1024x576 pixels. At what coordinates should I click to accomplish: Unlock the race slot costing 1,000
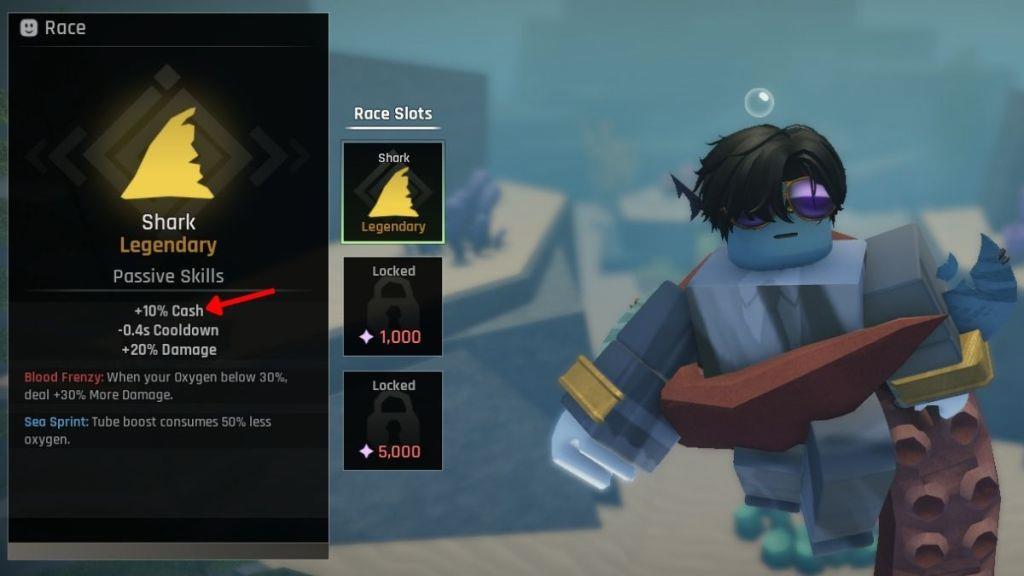pyautogui.click(x=393, y=306)
